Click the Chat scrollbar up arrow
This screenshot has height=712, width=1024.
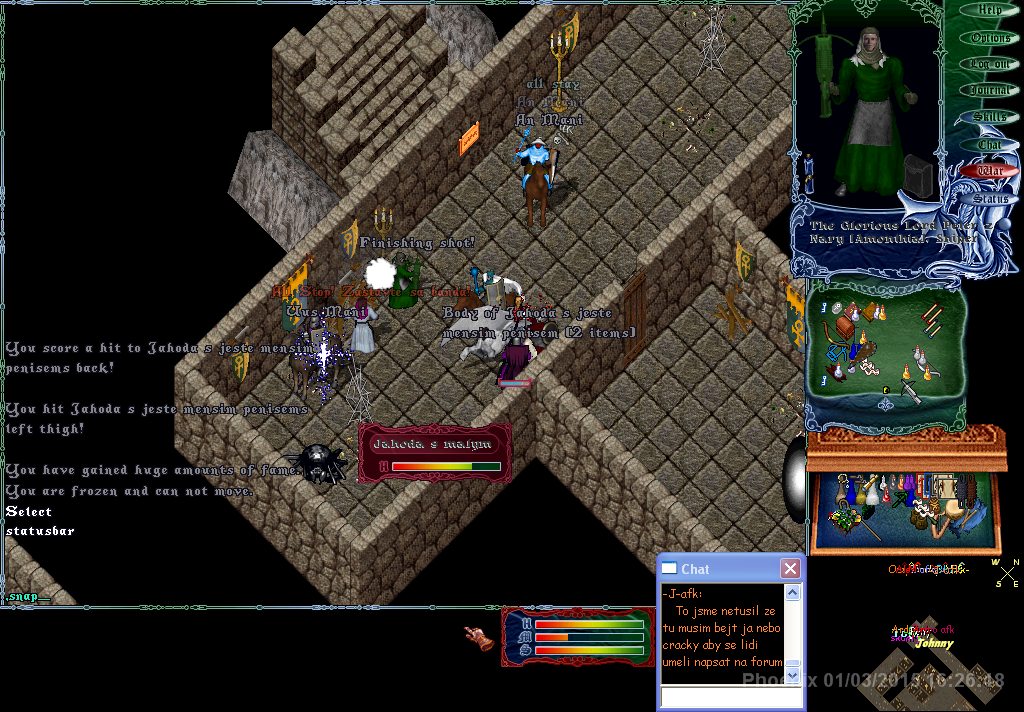[x=792, y=593]
